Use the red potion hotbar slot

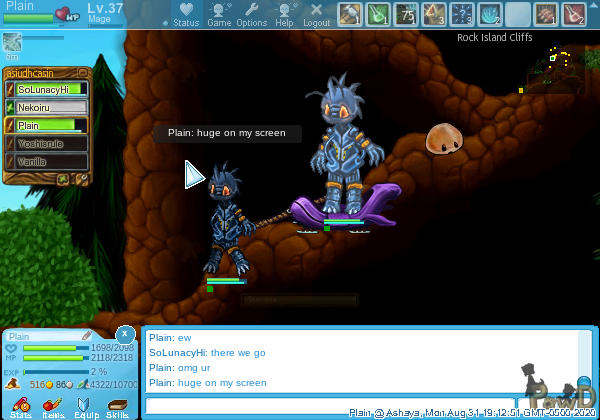(x=573, y=14)
